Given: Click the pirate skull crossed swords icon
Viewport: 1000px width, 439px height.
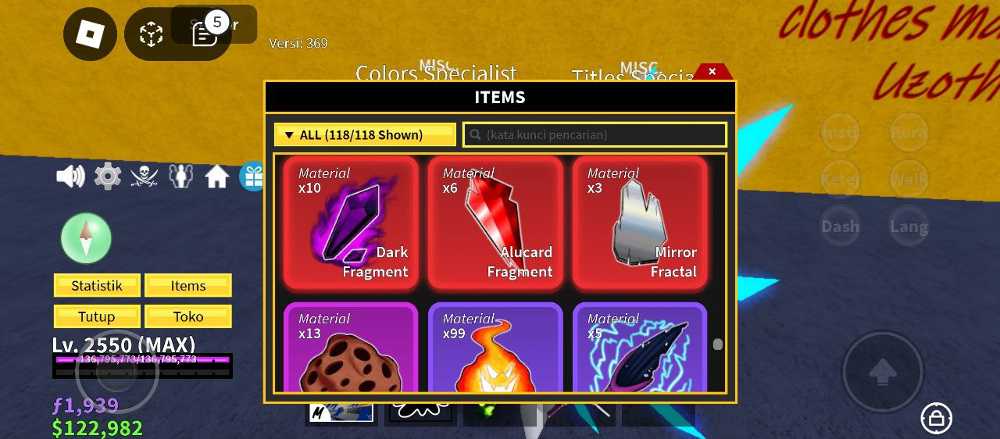Looking at the screenshot, I should tap(145, 177).
